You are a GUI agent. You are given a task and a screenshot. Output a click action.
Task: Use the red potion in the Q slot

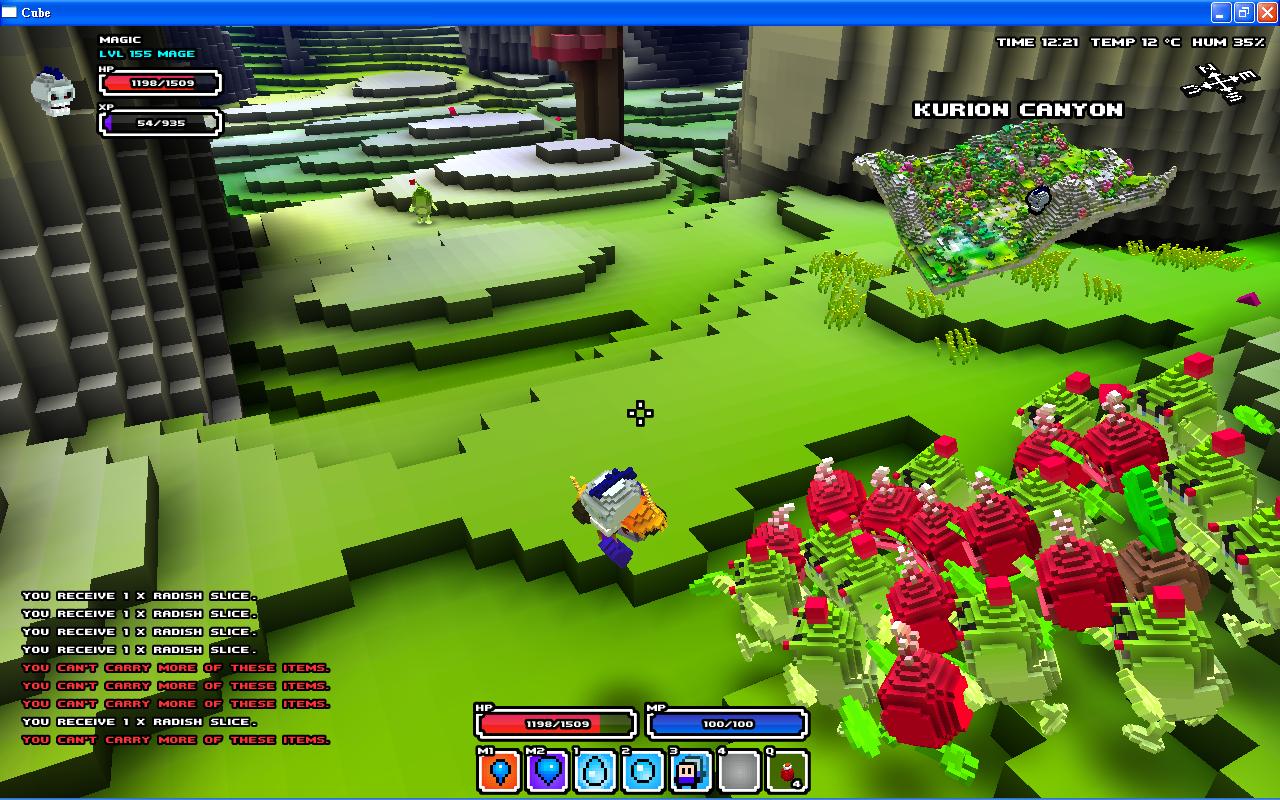[787, 772]
